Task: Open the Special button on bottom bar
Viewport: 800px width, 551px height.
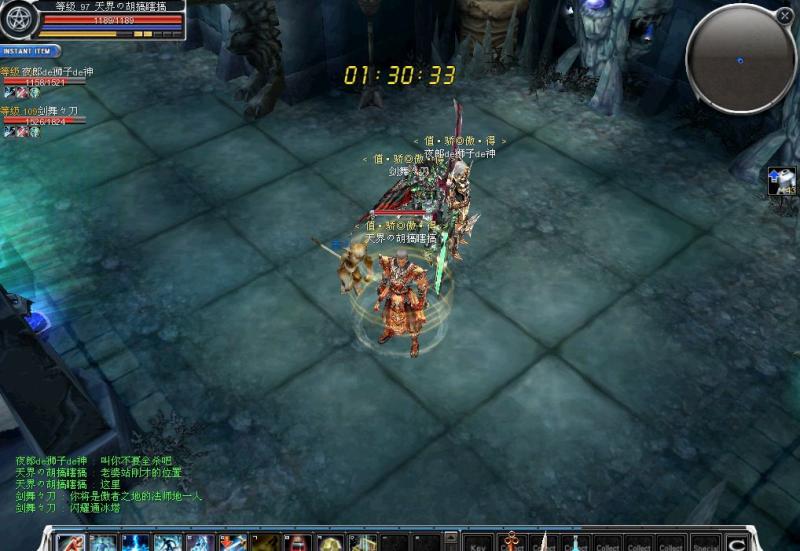Action: 705,544
